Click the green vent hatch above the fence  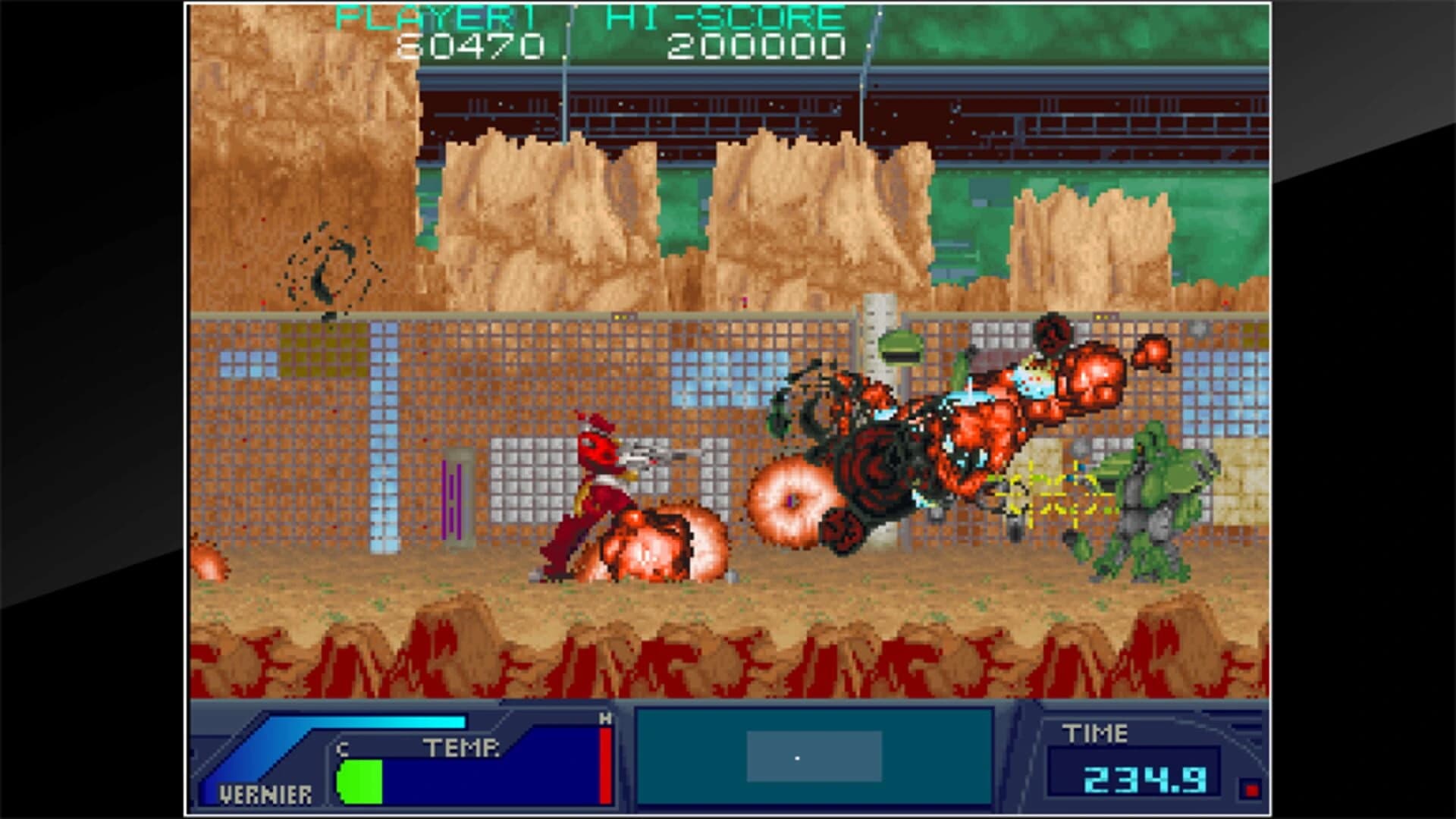(x=899, y=345)
